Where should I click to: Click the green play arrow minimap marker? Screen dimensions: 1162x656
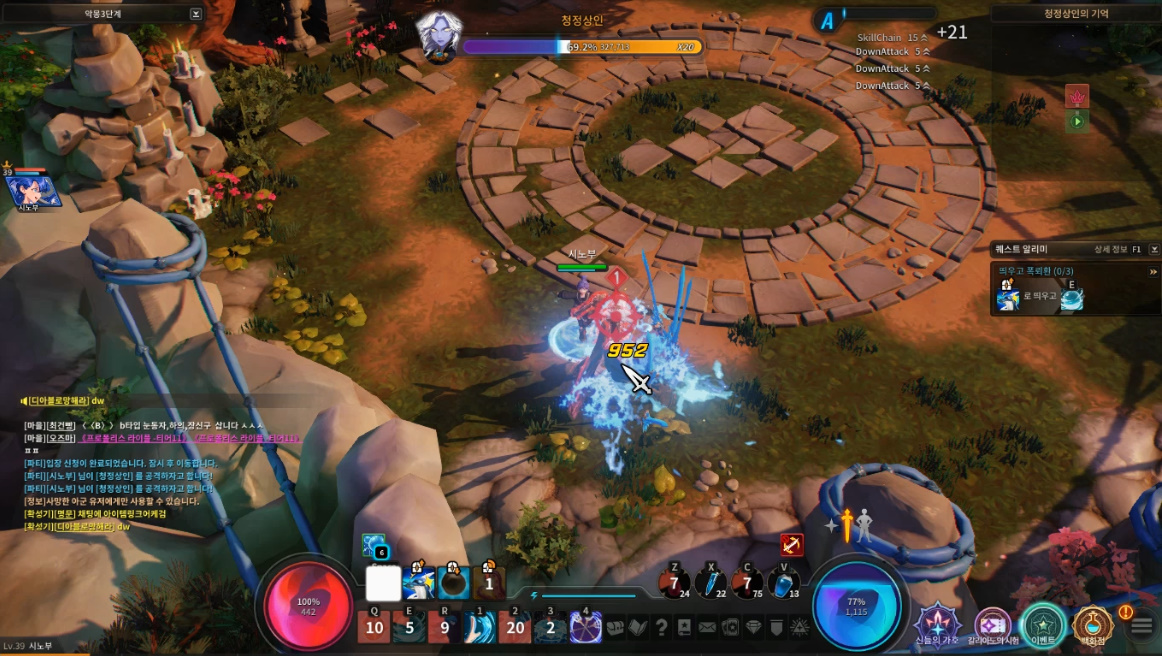[x=1077, y=121]
